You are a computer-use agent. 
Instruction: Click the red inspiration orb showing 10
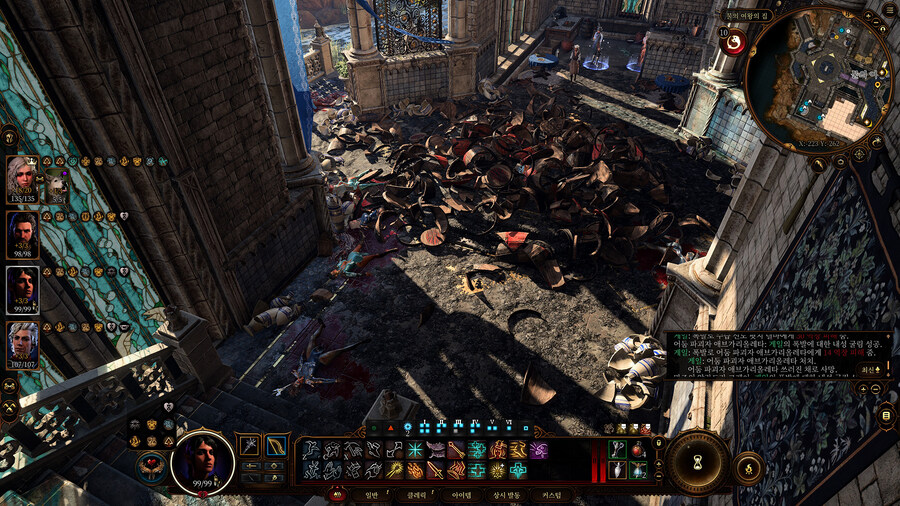click(733, 41)
